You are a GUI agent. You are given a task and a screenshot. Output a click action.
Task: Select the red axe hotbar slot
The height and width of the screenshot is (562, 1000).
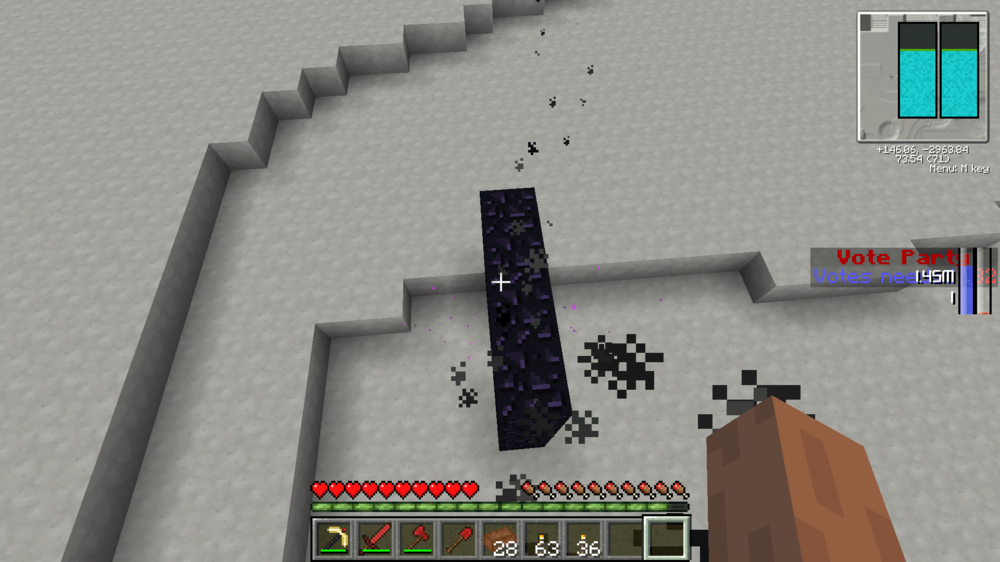417,540
